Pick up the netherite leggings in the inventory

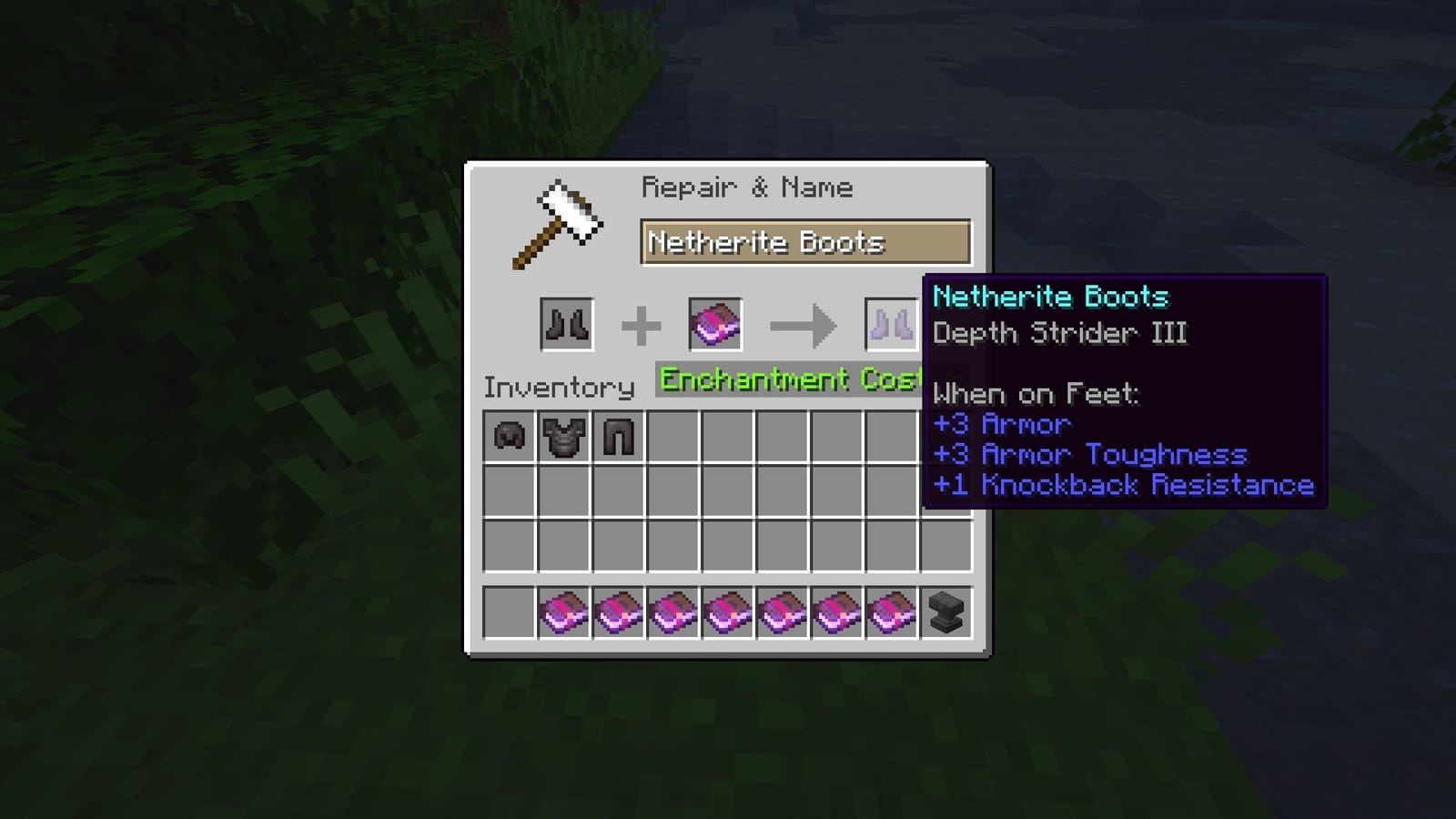(616, 436)
